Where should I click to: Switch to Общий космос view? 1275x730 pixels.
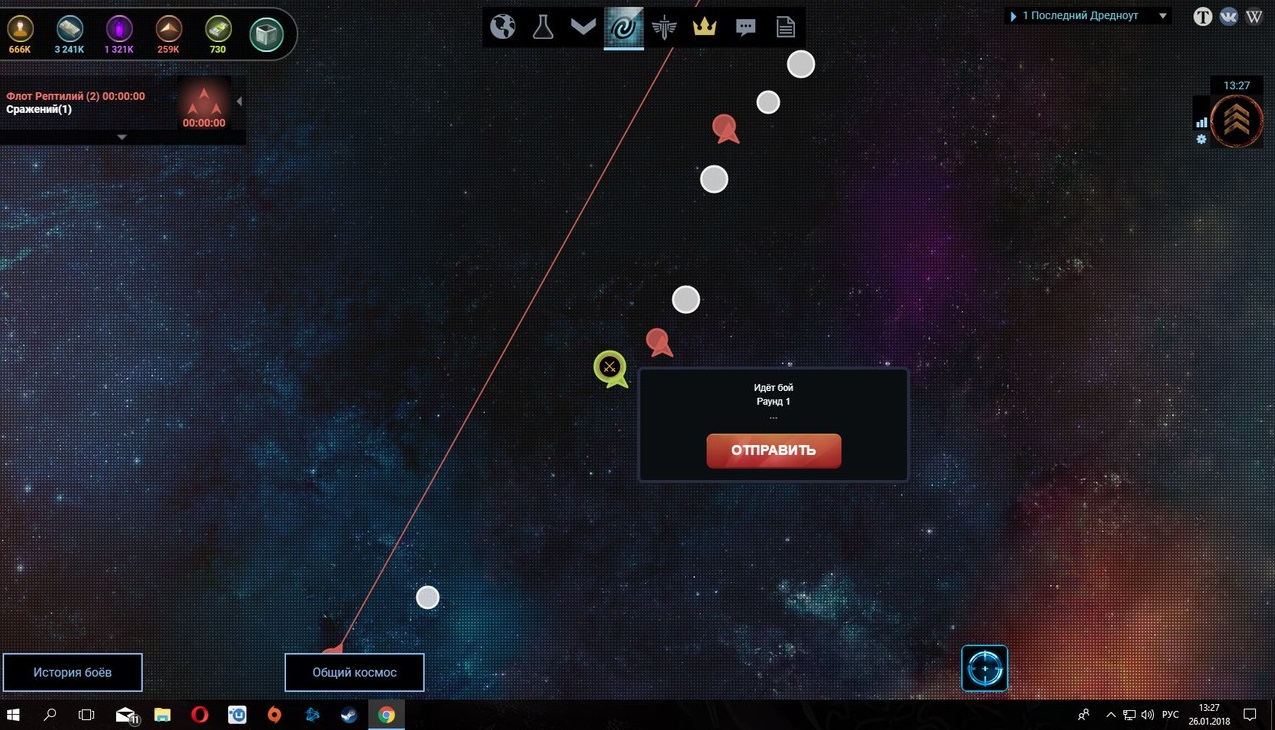(354, 672)
